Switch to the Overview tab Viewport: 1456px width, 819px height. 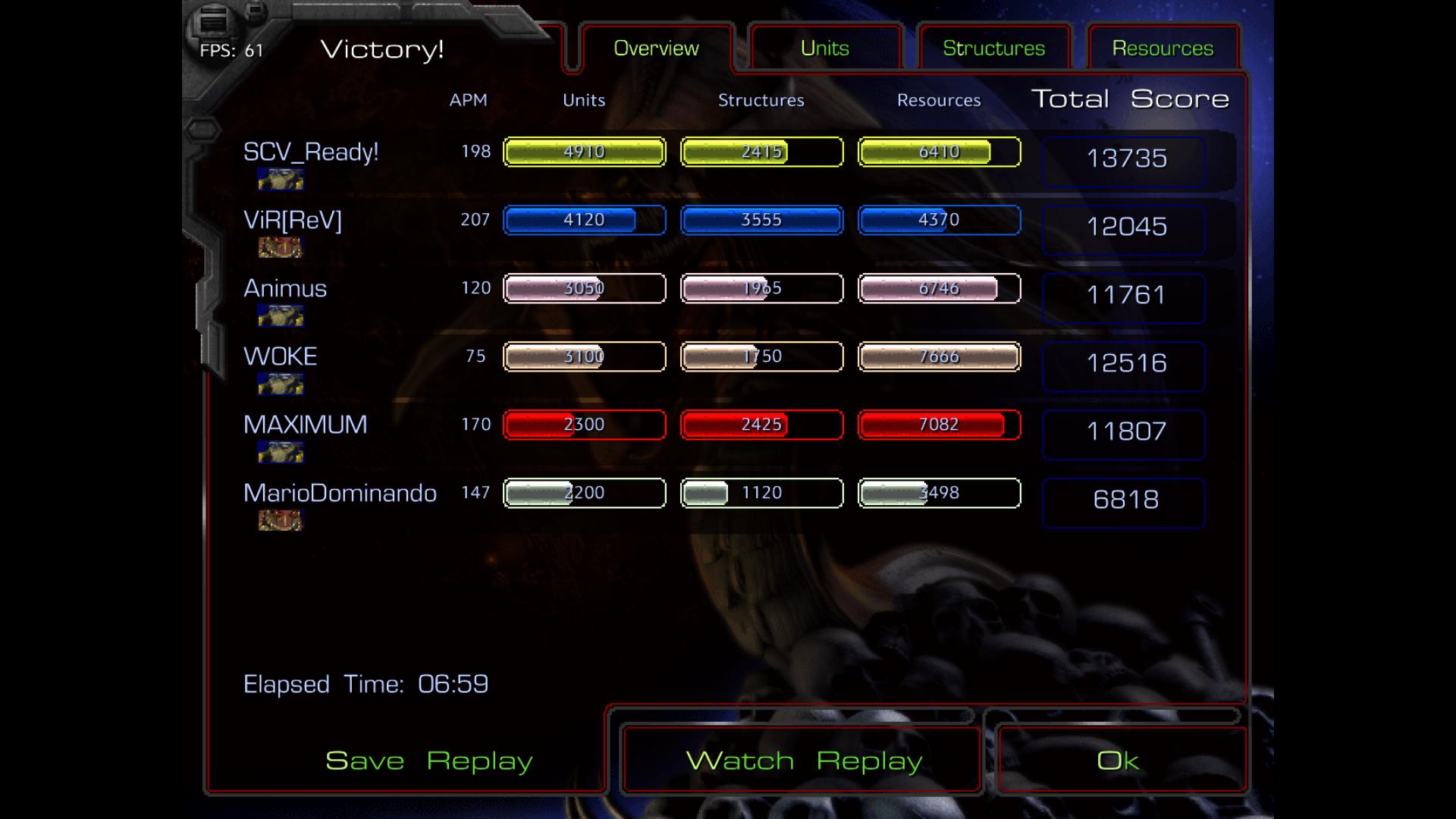pos(656,49)
